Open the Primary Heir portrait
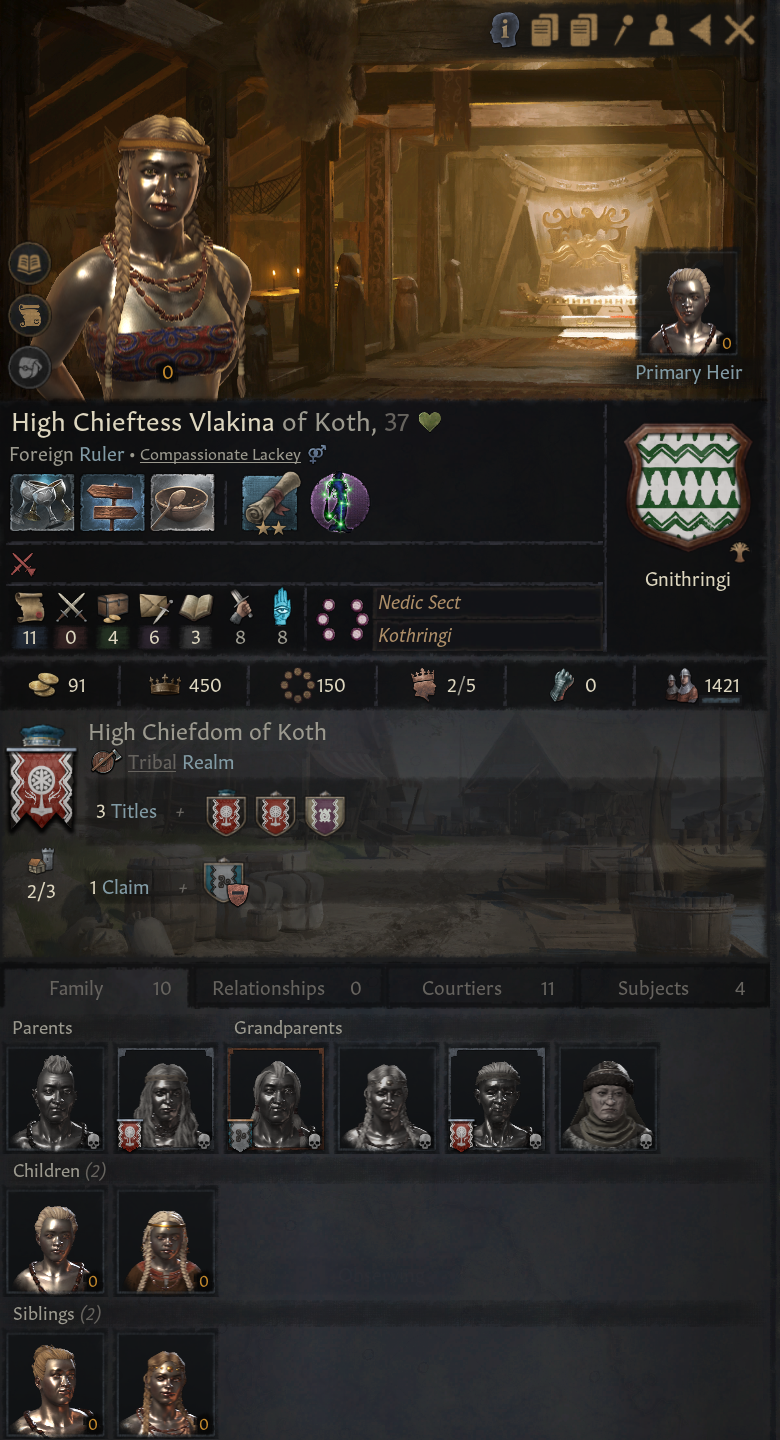Image resolution: width=780 pixels, height=1440 pixels. pos(688,304)
